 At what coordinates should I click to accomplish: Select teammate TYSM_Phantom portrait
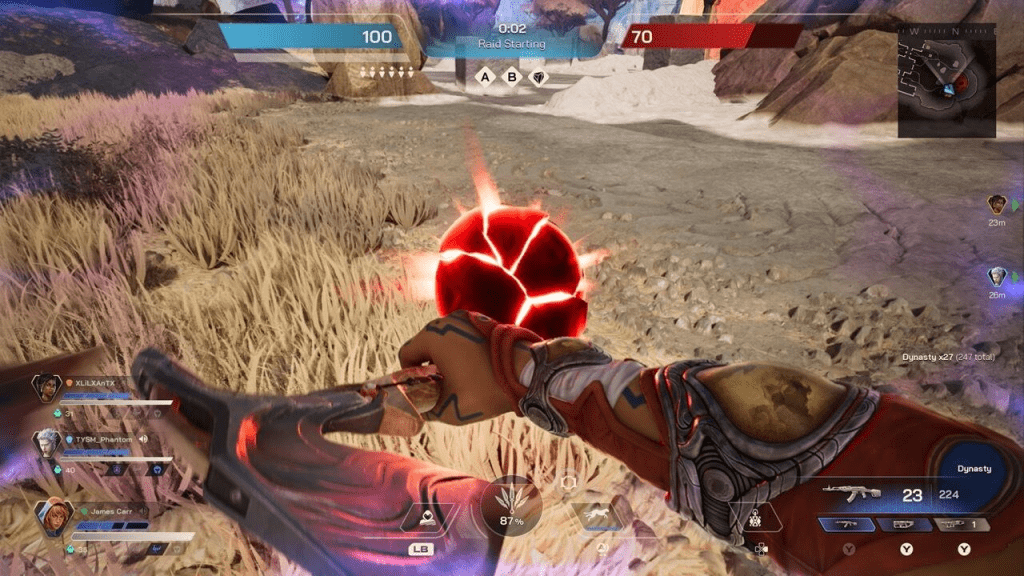46,443
